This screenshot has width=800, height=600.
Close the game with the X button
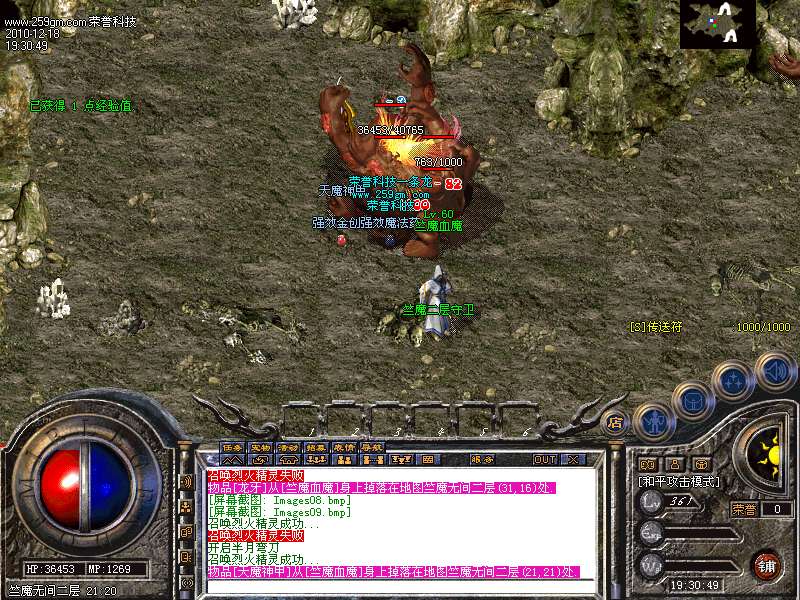coord(573,460)
